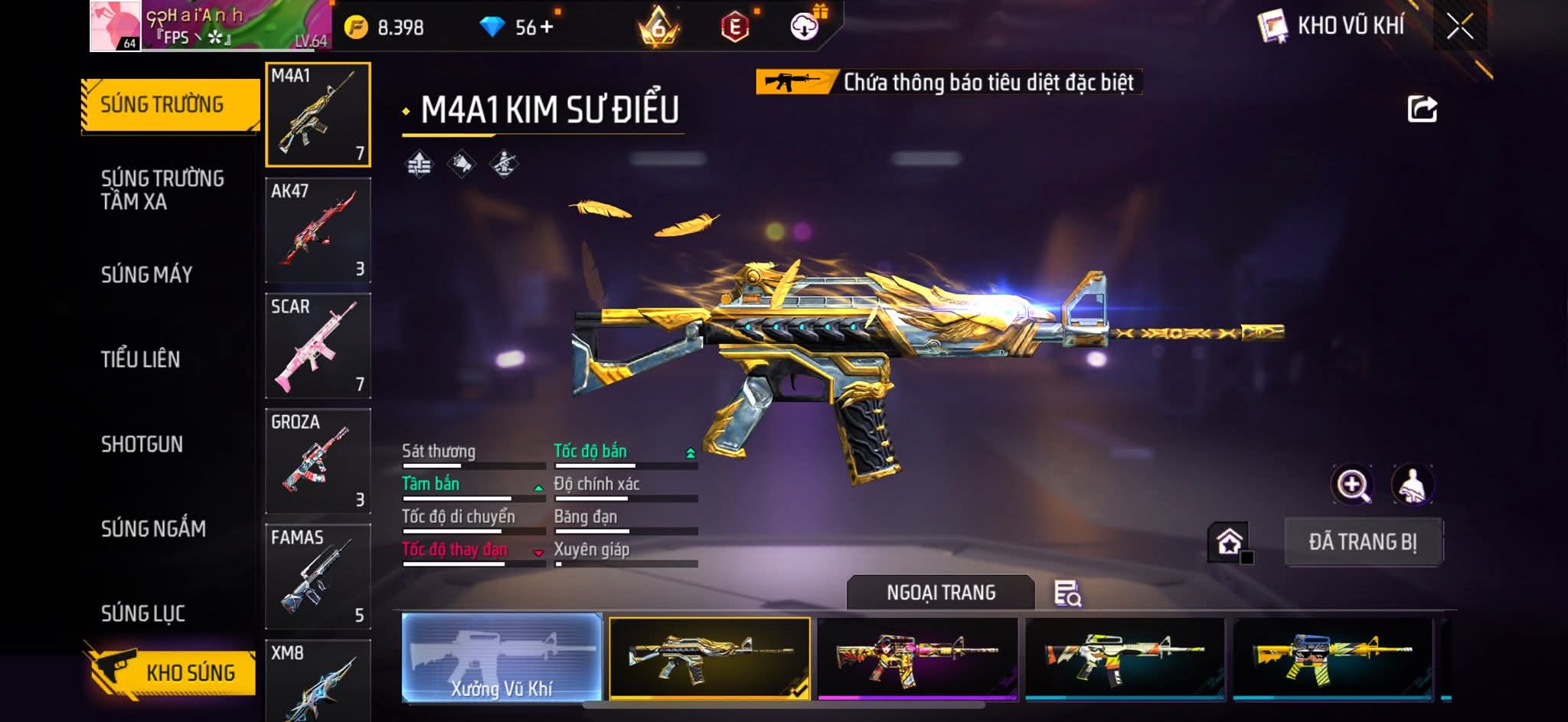This screenshot has width=1568, height=722.
Task: Open the Súng Máy category
Action: [146, 275]
